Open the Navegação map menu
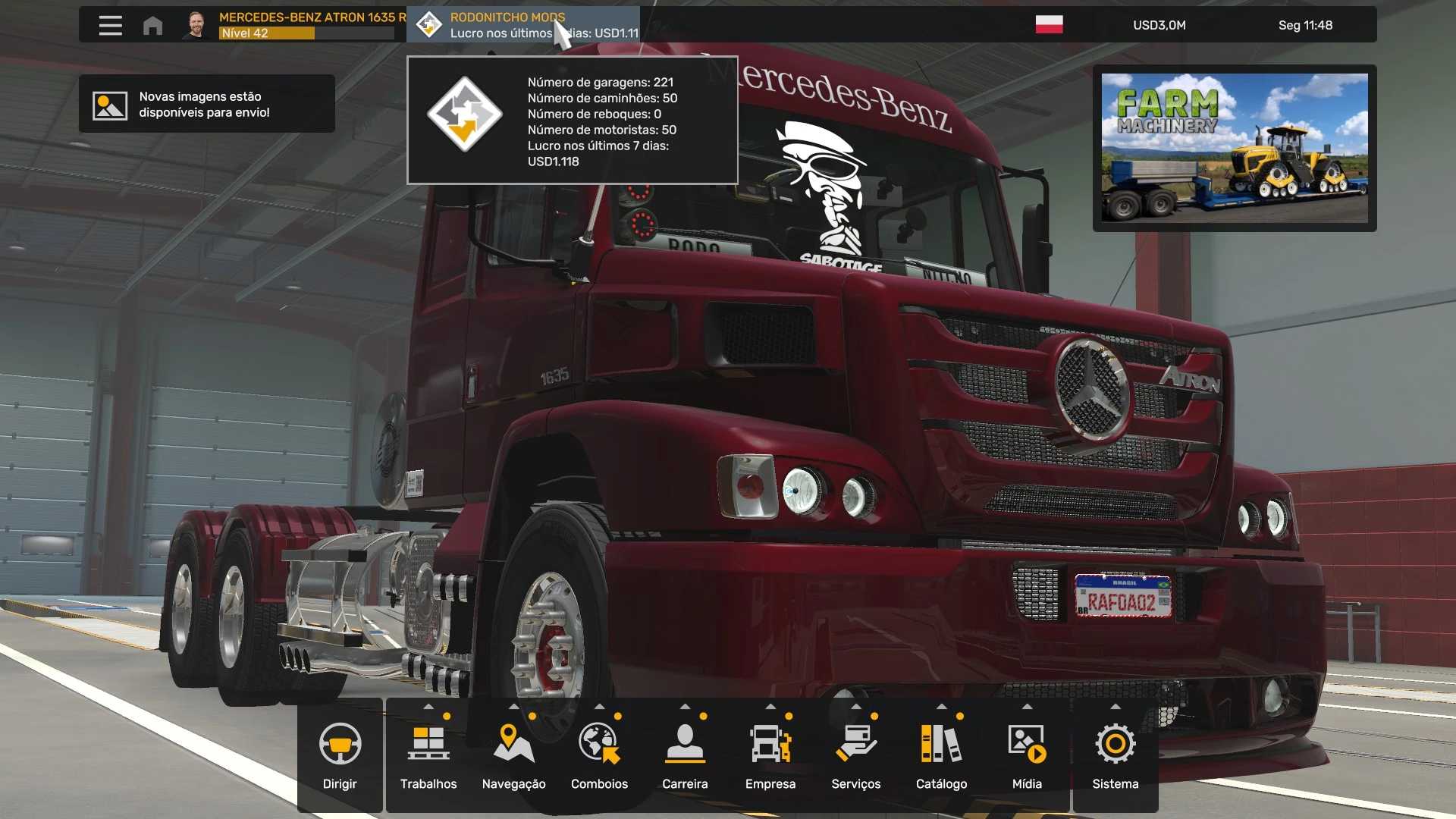 tap(513, 755)
